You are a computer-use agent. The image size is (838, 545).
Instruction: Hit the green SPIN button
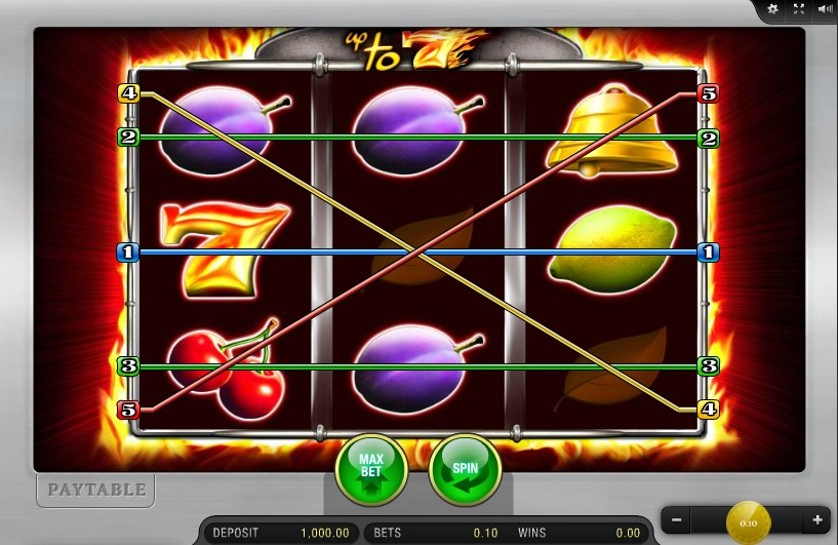[464, 469]
